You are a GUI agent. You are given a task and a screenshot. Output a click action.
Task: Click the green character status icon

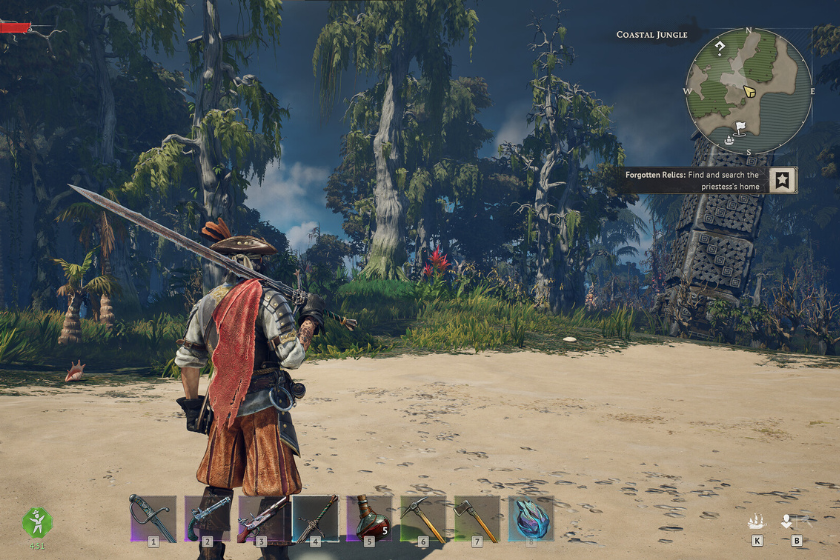(x=37, y=521)
